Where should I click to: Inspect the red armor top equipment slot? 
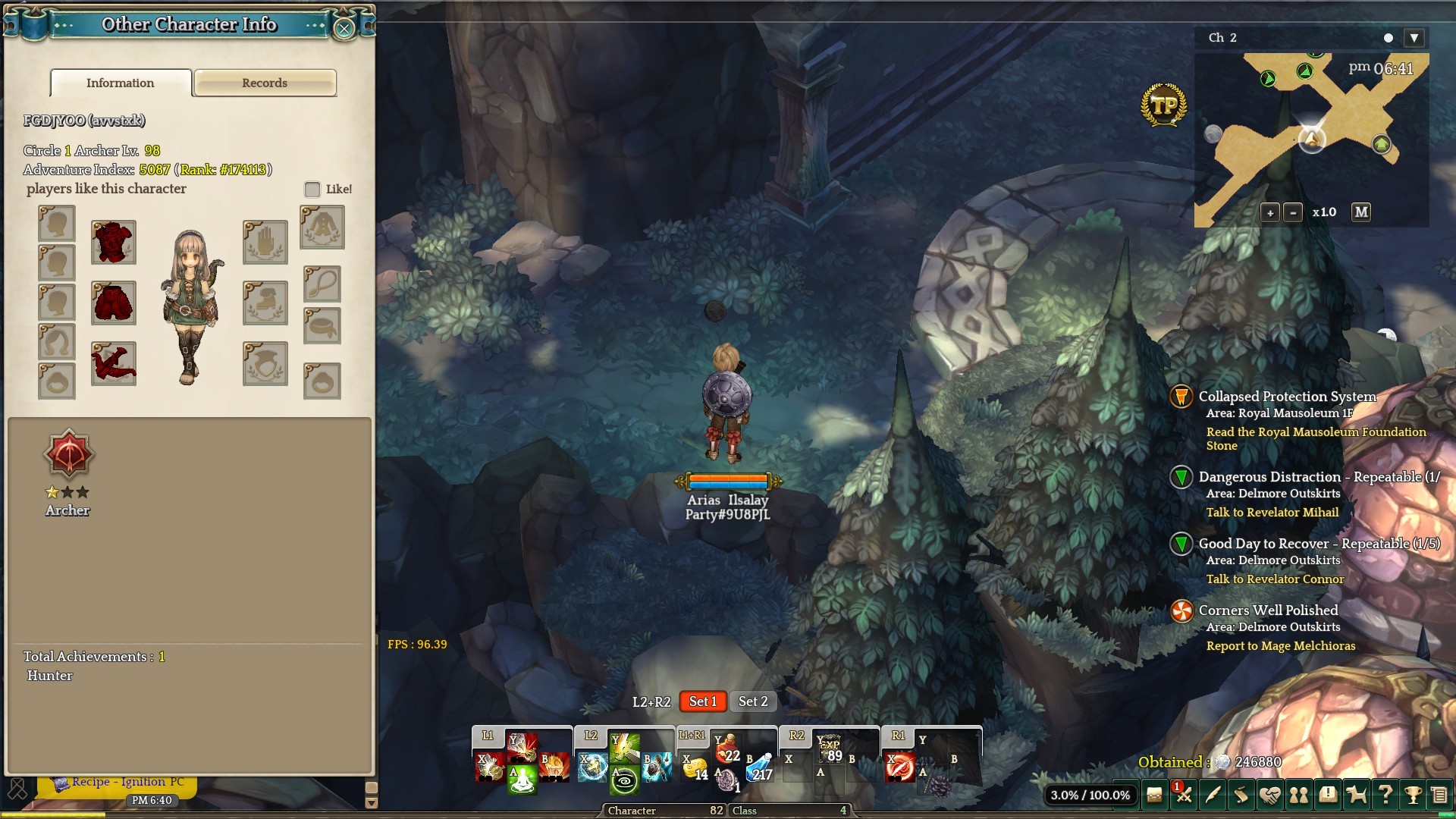(x=114, y=243)
